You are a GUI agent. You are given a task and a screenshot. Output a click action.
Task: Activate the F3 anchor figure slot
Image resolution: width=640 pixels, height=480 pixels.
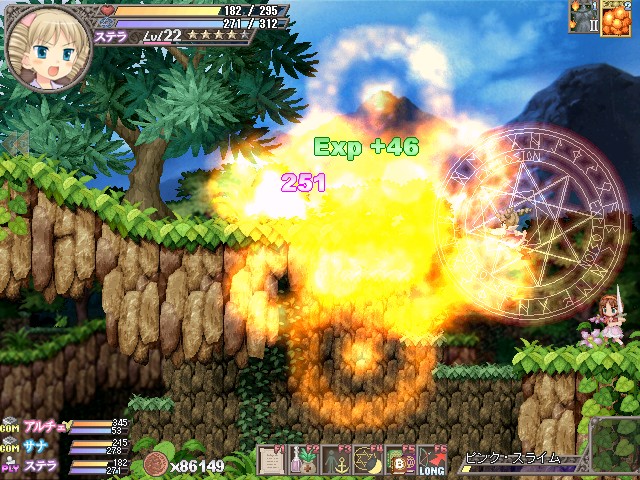click(x=336, y=461)
